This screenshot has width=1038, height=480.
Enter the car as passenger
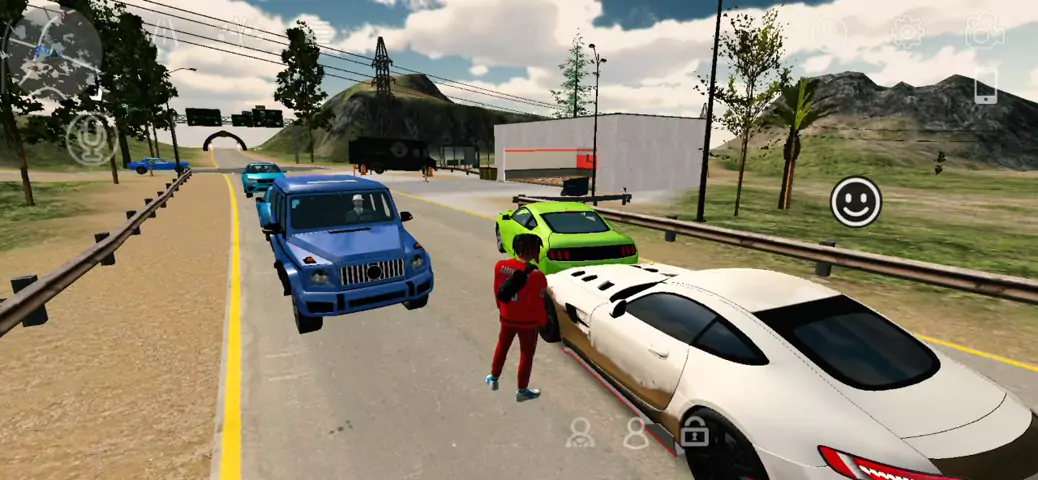[636, 432]
